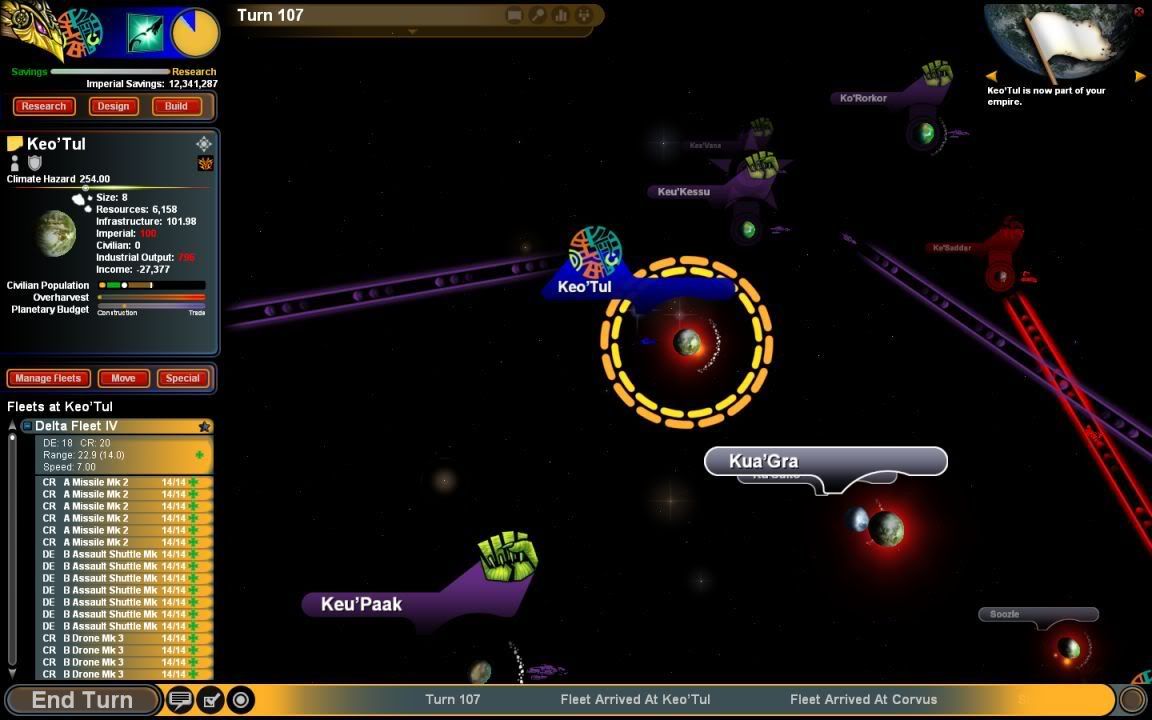
Task: Open Manage Fleets
Action: click(x=49, y=378)
